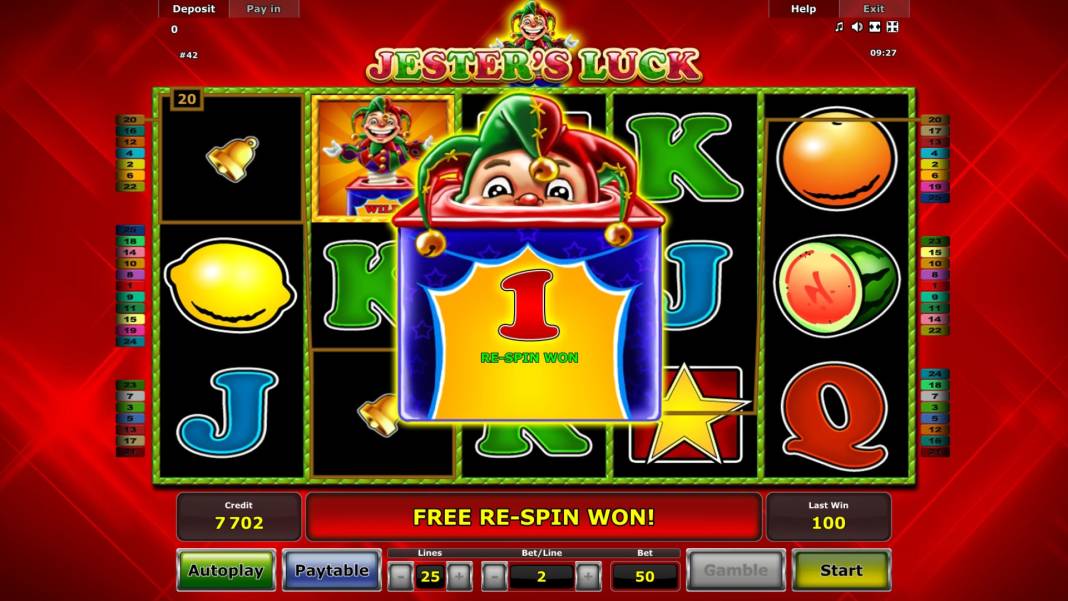The width and height of the screenshot is (1068, 601).
Task: Increase the number of Lines
Action: click(459, 576)
